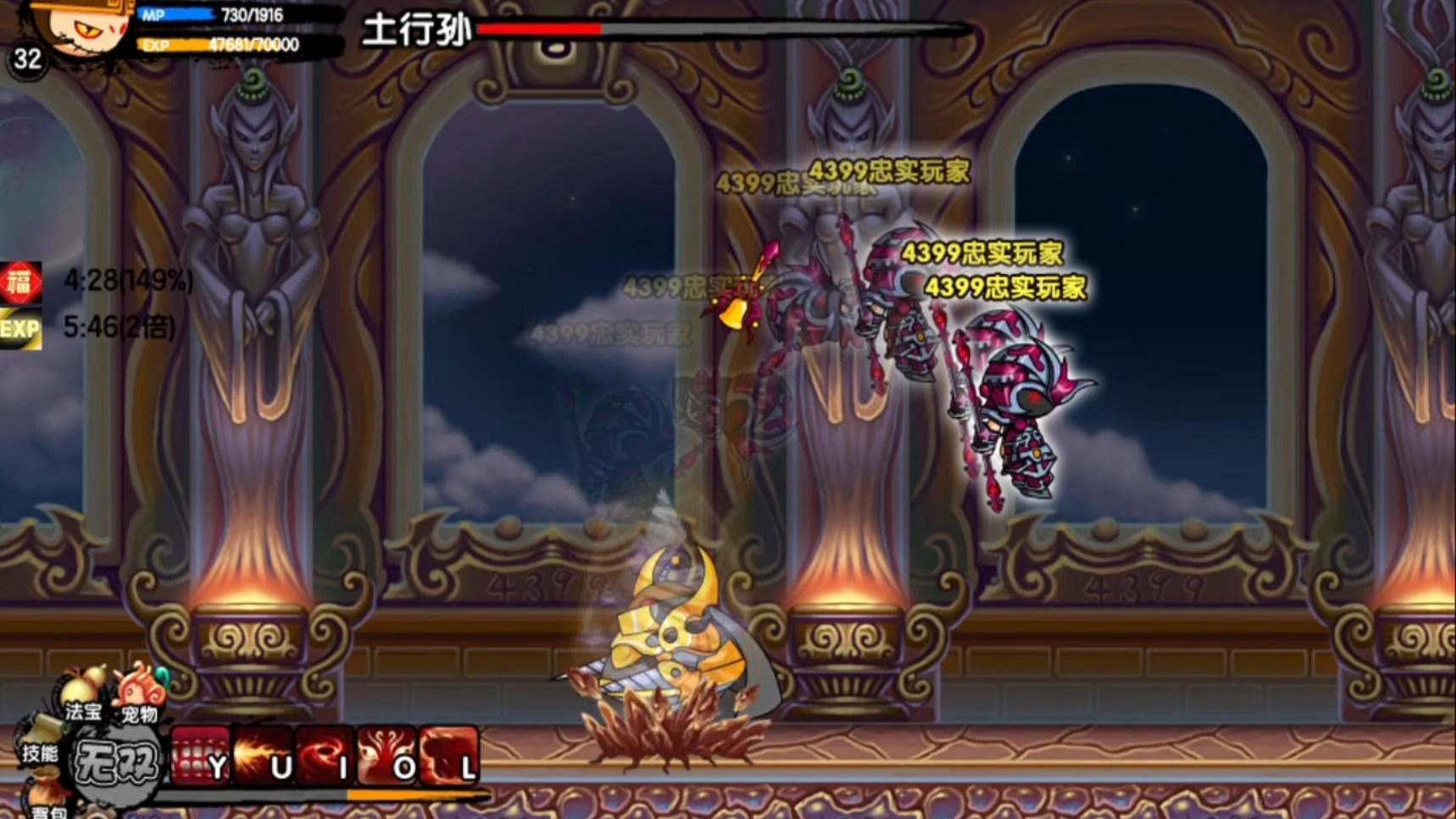The height and width of the screenshot is (819, 1456).
Task: Open the 宠物 pet menu
Action: pyautogui.click(x=141, y=692)
